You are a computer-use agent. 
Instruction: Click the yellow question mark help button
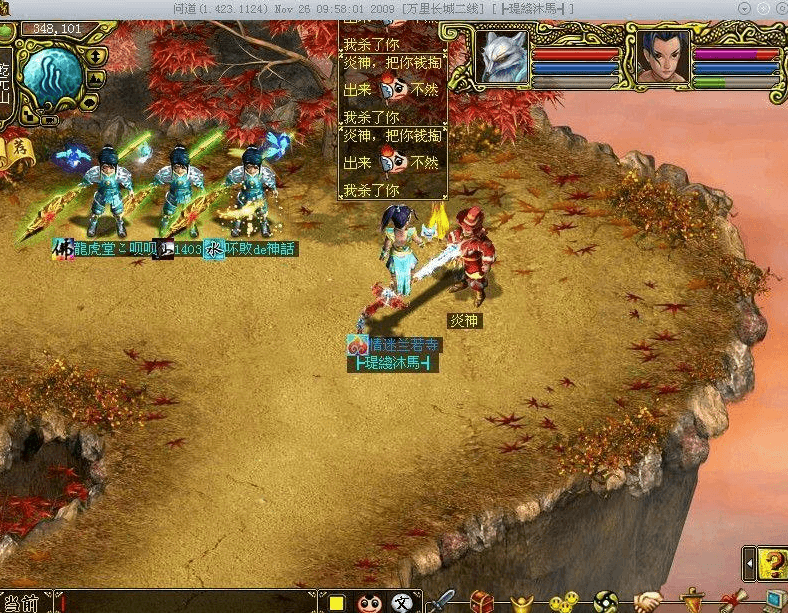coord(771,564)
